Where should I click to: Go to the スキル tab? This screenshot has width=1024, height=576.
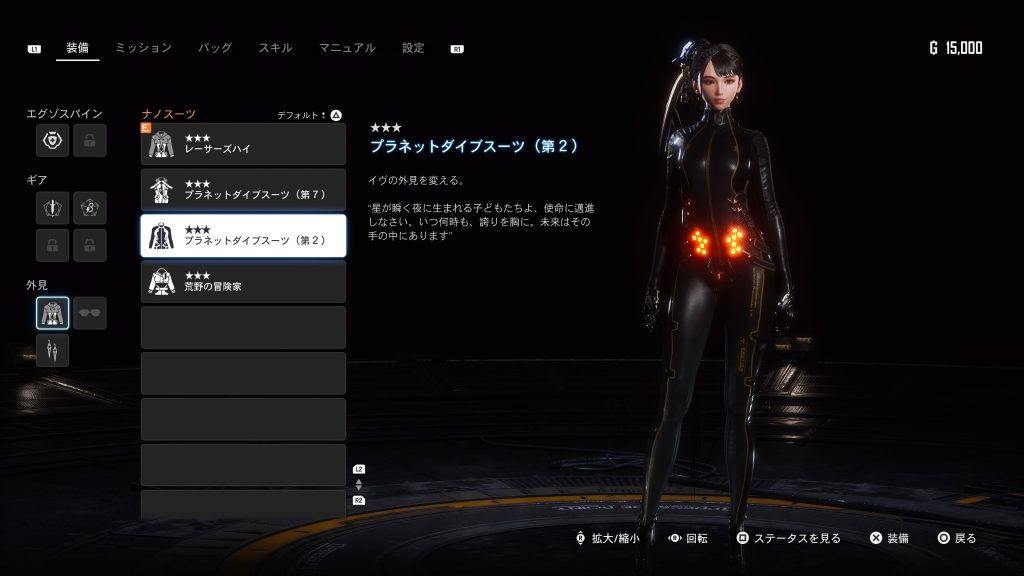275,48
